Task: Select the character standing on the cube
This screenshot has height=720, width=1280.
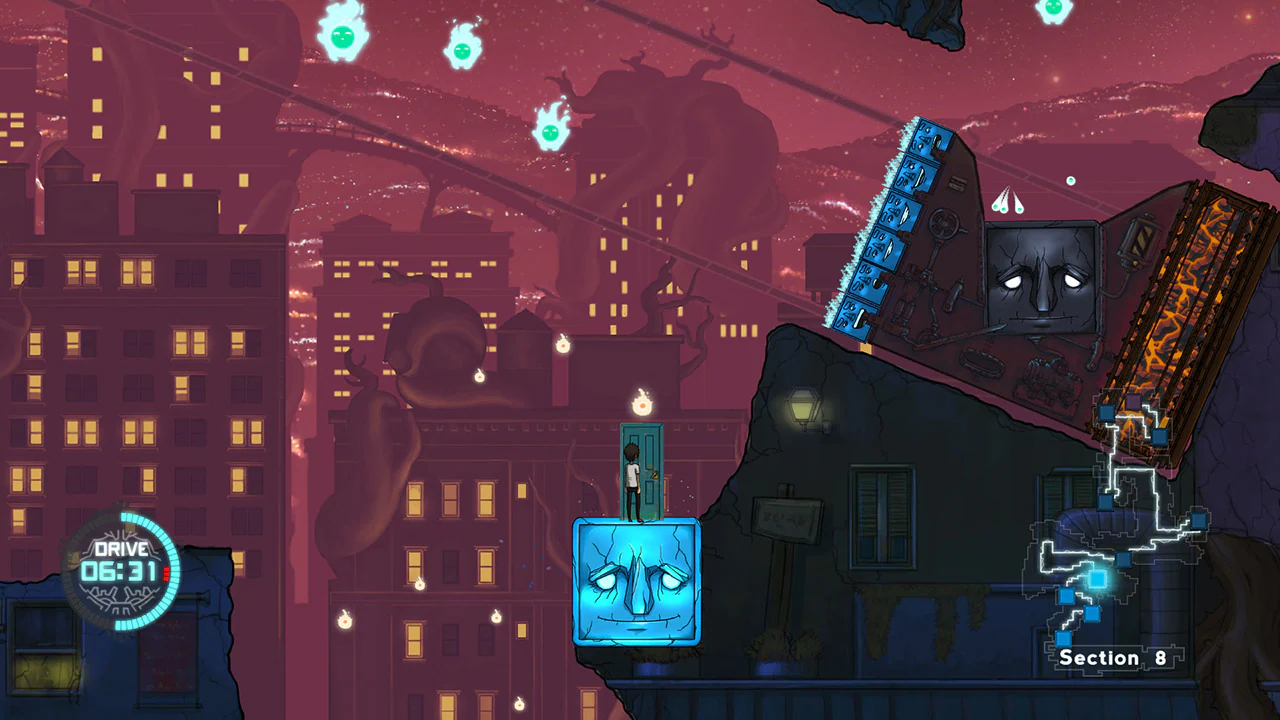Action: [x=630, y=480]
